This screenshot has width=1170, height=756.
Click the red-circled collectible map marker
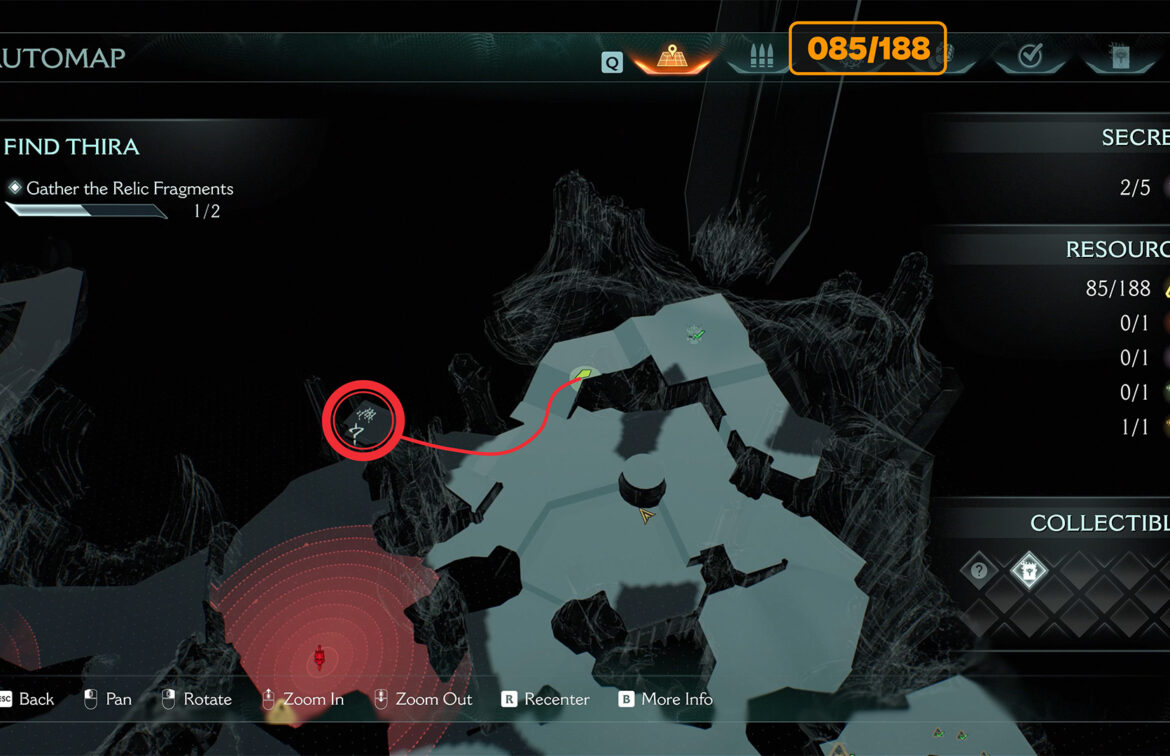click(362, 421)
